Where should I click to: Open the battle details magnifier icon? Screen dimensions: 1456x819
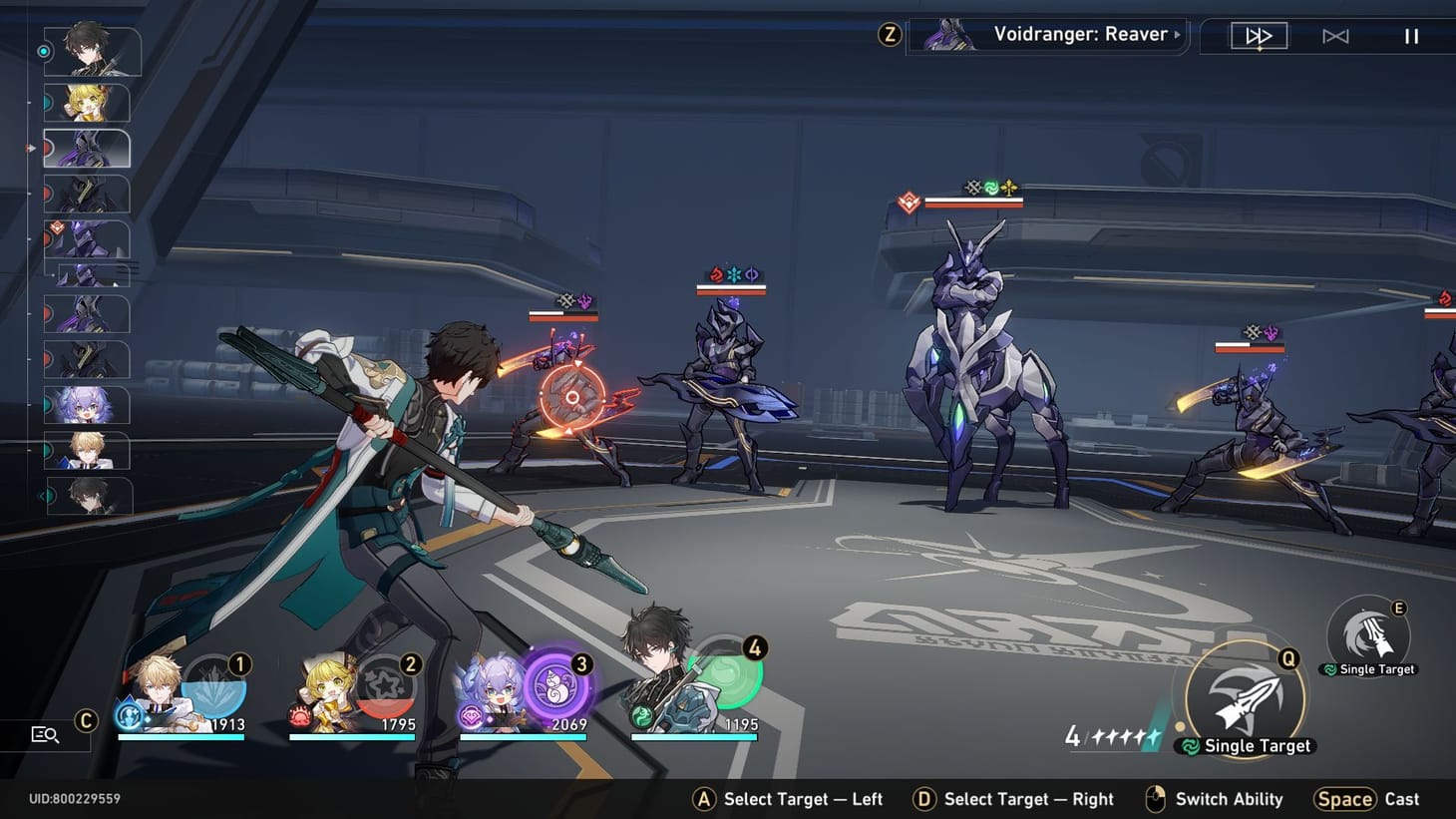(x=44, y=735)
